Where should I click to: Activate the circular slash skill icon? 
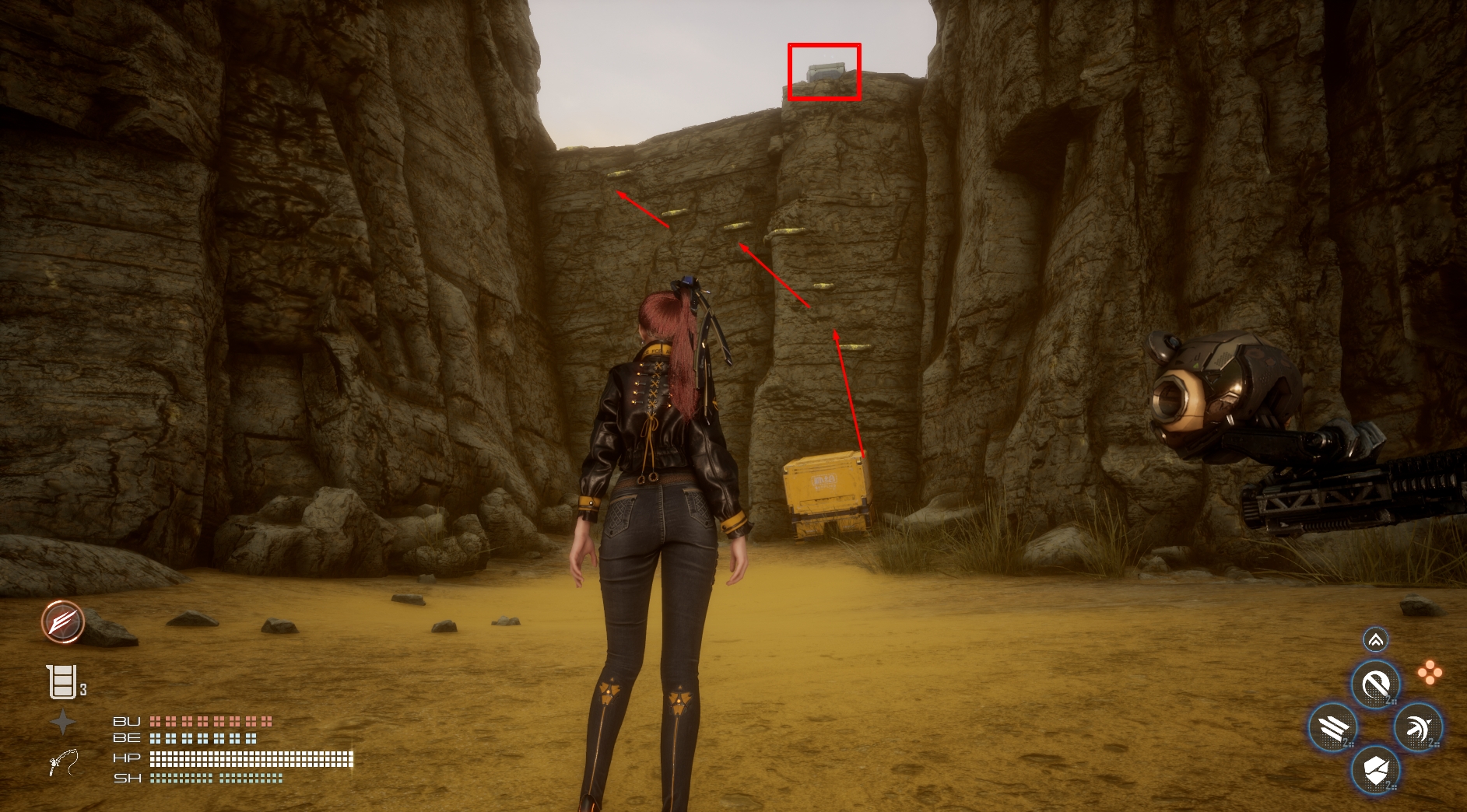click(x=1375, y=685)
